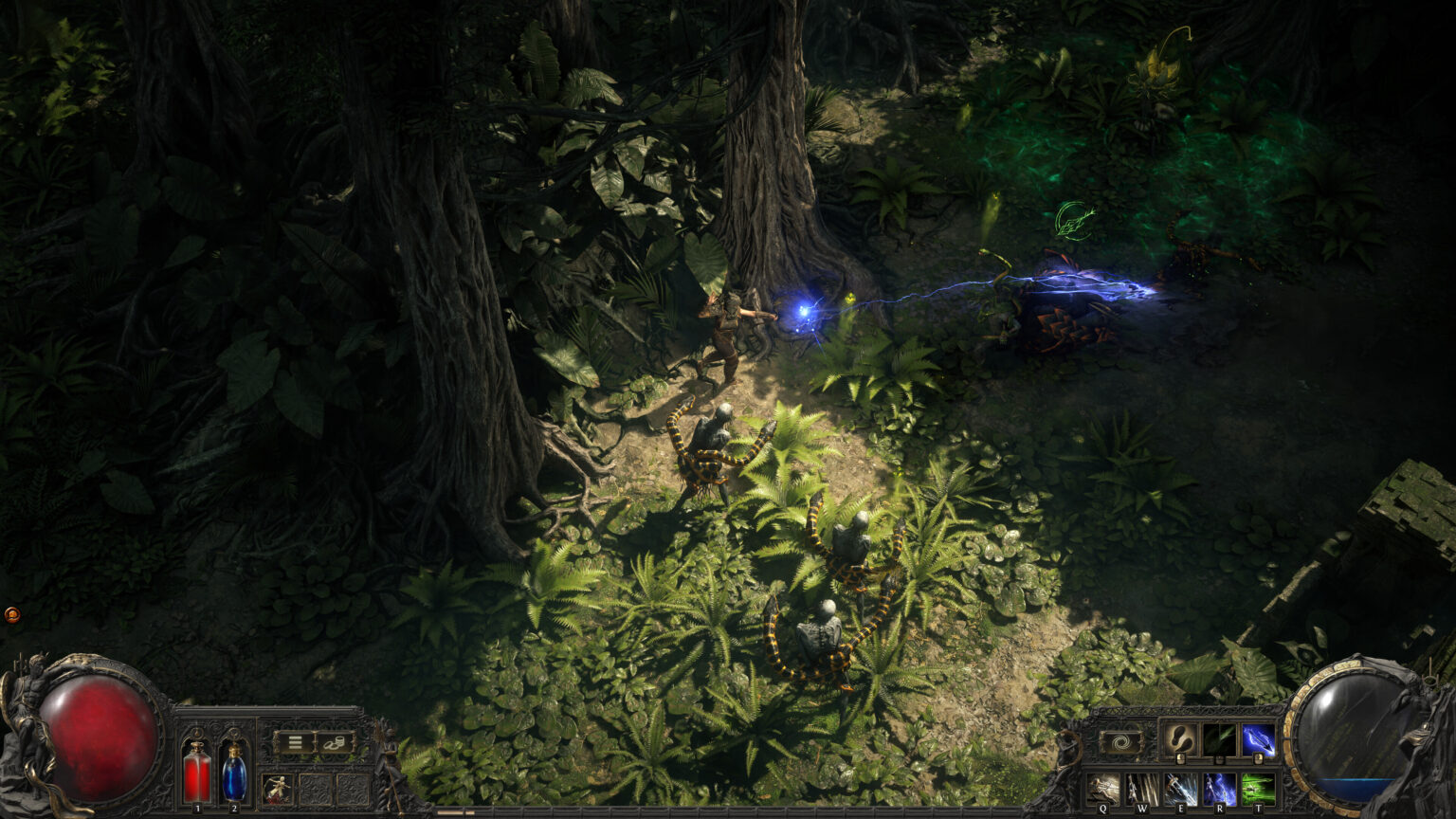The height and width of the screenshot is (819, 1456).
Task: Select the rightmost empty charm slot
Action: (354, 789)
